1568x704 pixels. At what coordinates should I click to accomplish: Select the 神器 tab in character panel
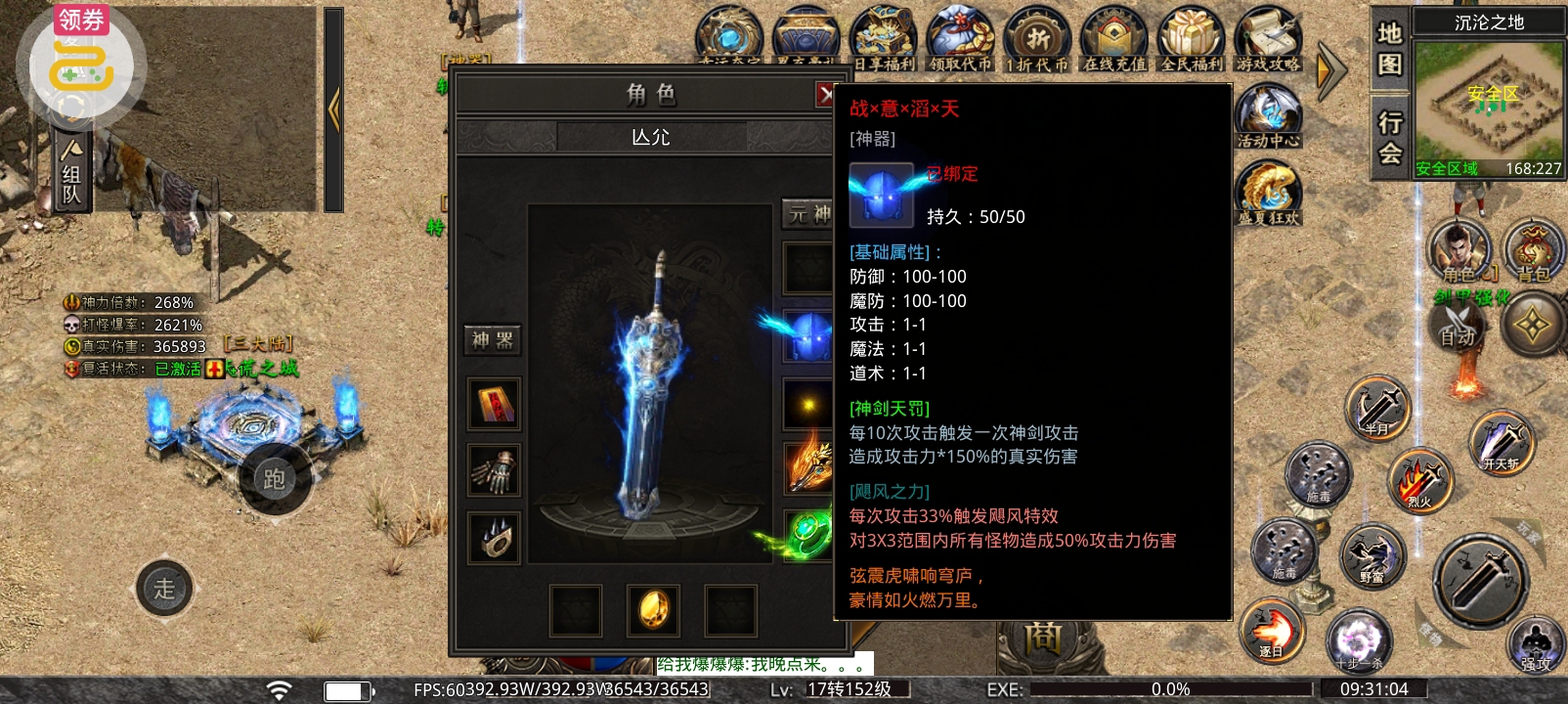[492, 340]
